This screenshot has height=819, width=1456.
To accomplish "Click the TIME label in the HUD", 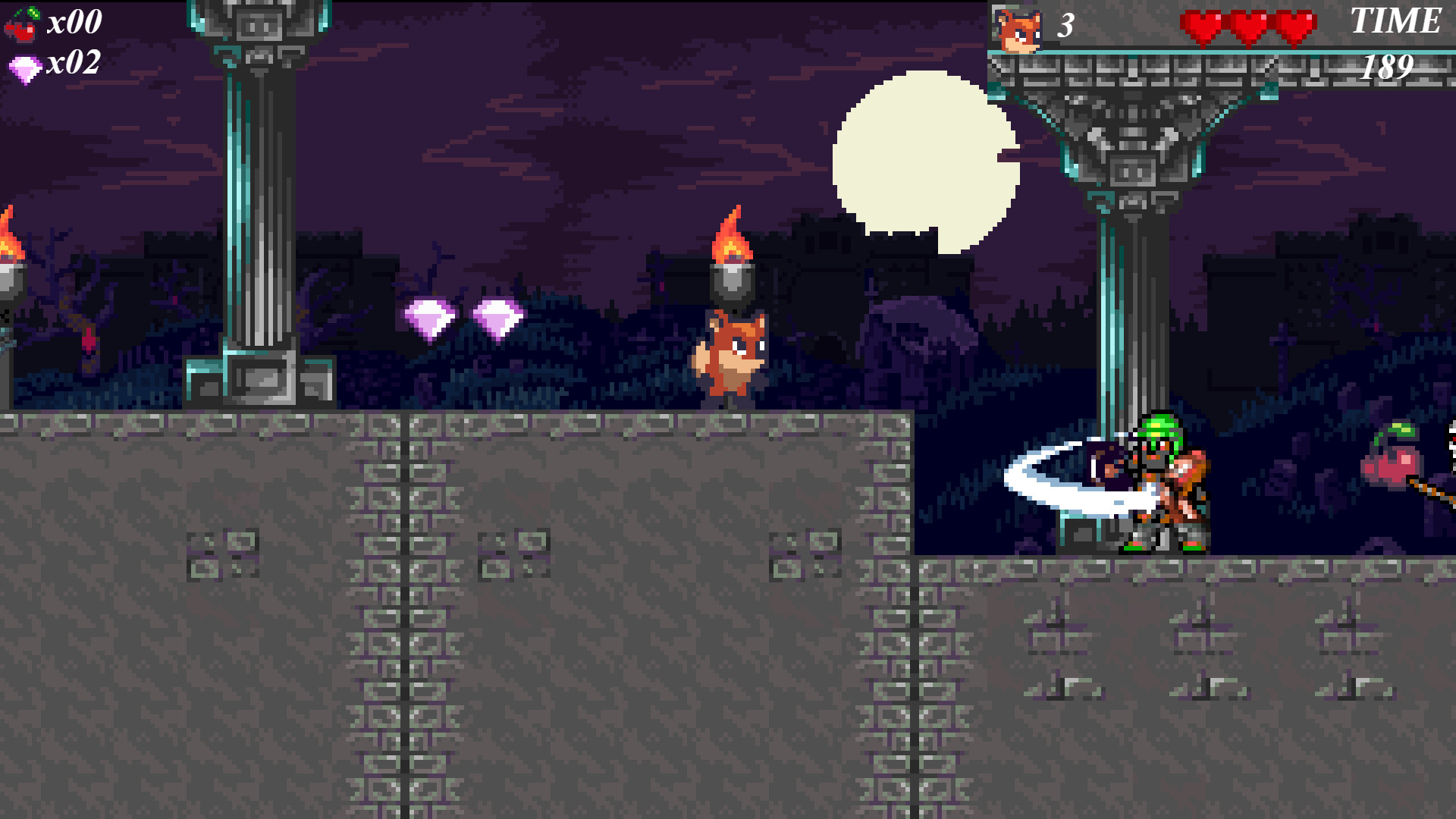I will 1395,21.
